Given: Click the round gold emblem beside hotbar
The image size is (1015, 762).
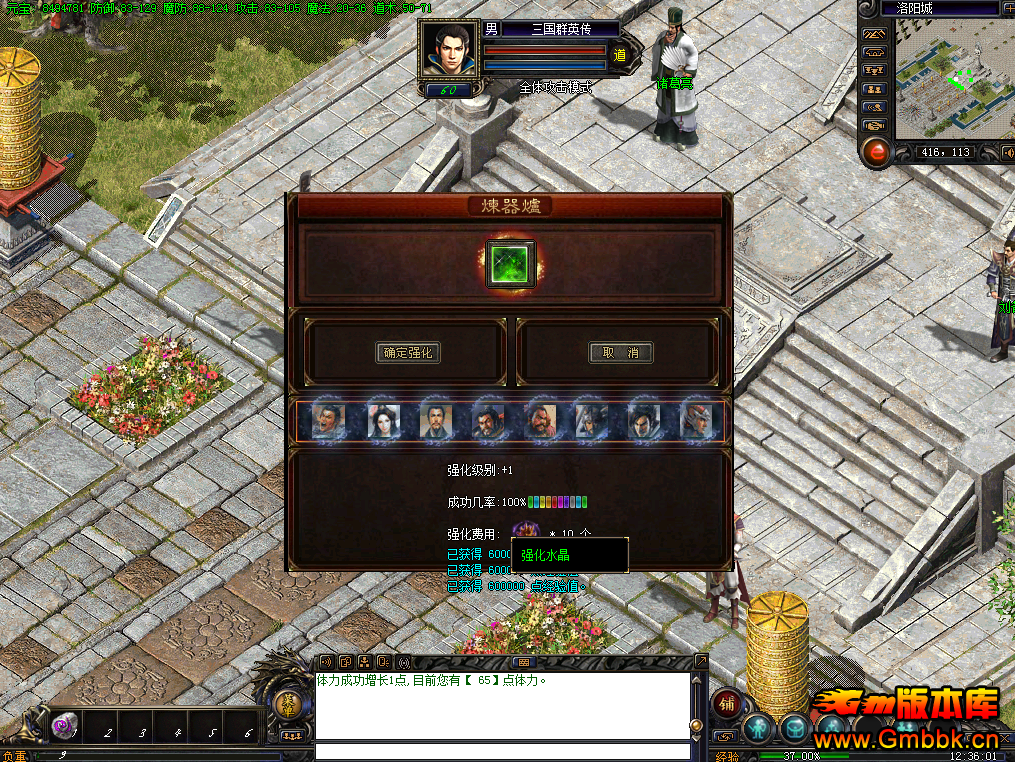Looking at the screenshot, I should tap(288, 704).
